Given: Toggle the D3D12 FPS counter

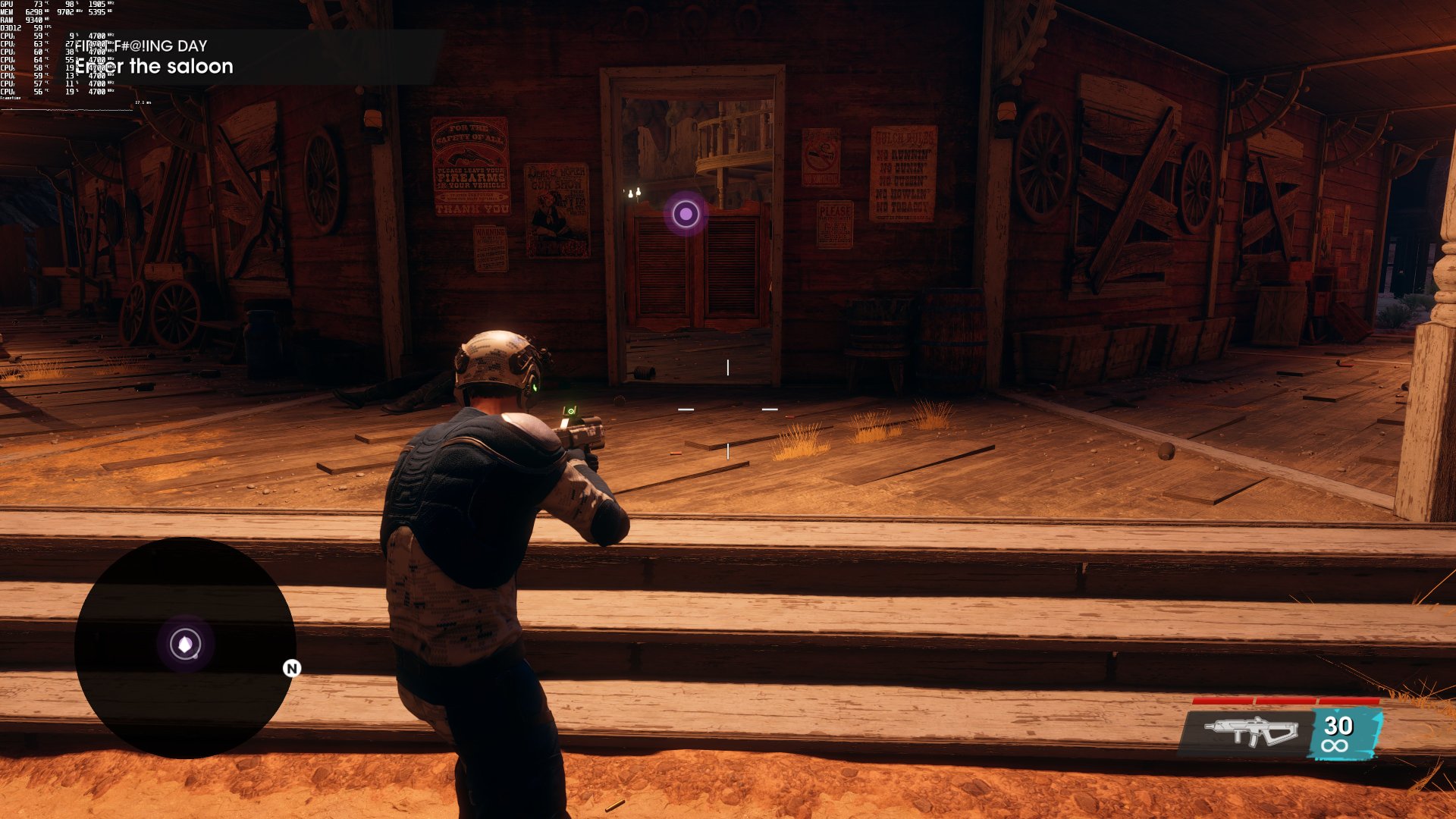Looking at the screenshot, I should pos(23,27).
